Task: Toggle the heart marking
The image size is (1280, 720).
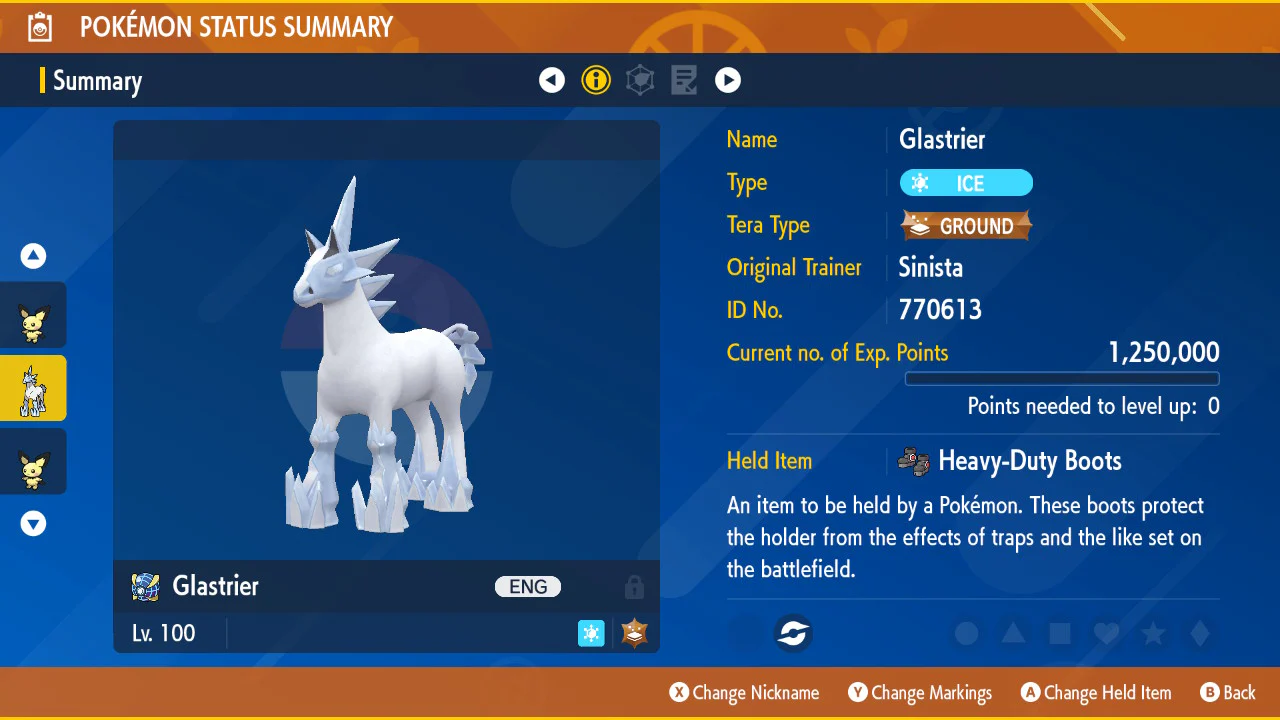Action: pos(1106,633)
